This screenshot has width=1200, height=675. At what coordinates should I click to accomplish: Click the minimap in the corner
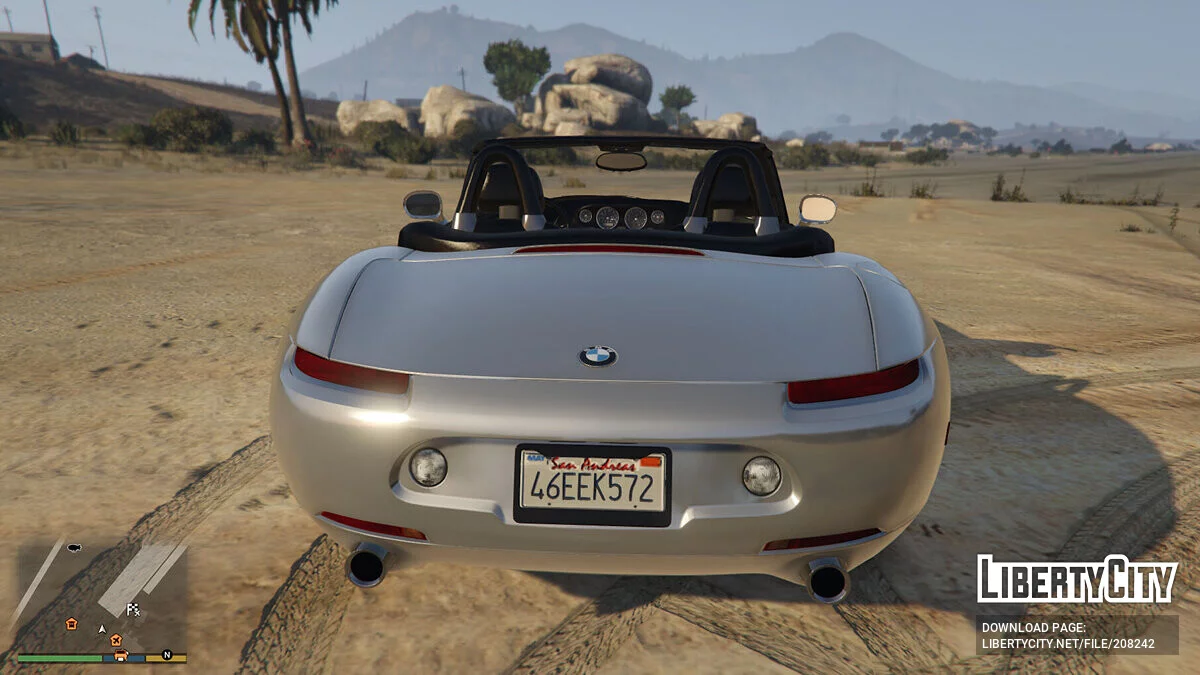point(102,598)
